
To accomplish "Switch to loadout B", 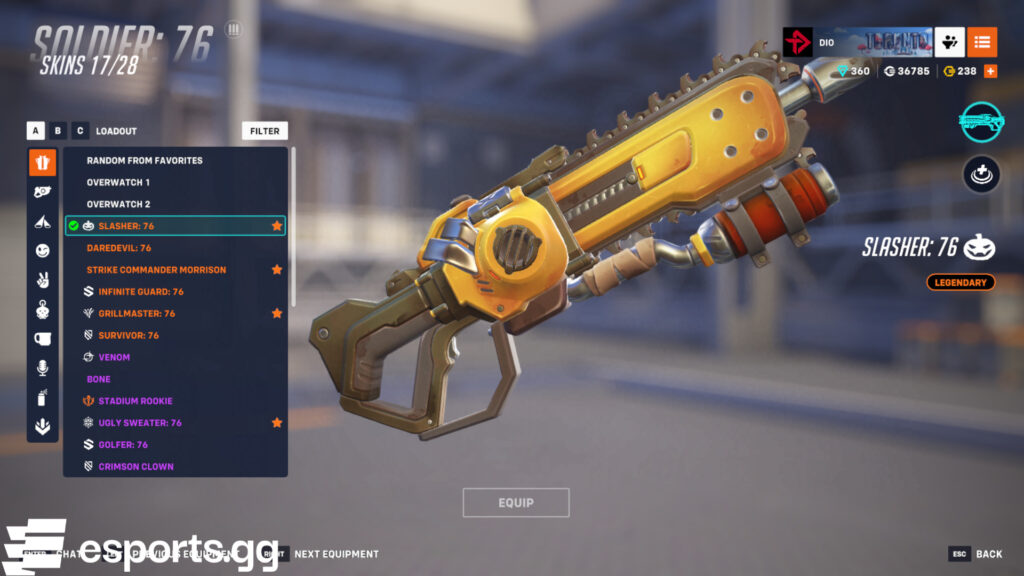I will pos(58,131).
